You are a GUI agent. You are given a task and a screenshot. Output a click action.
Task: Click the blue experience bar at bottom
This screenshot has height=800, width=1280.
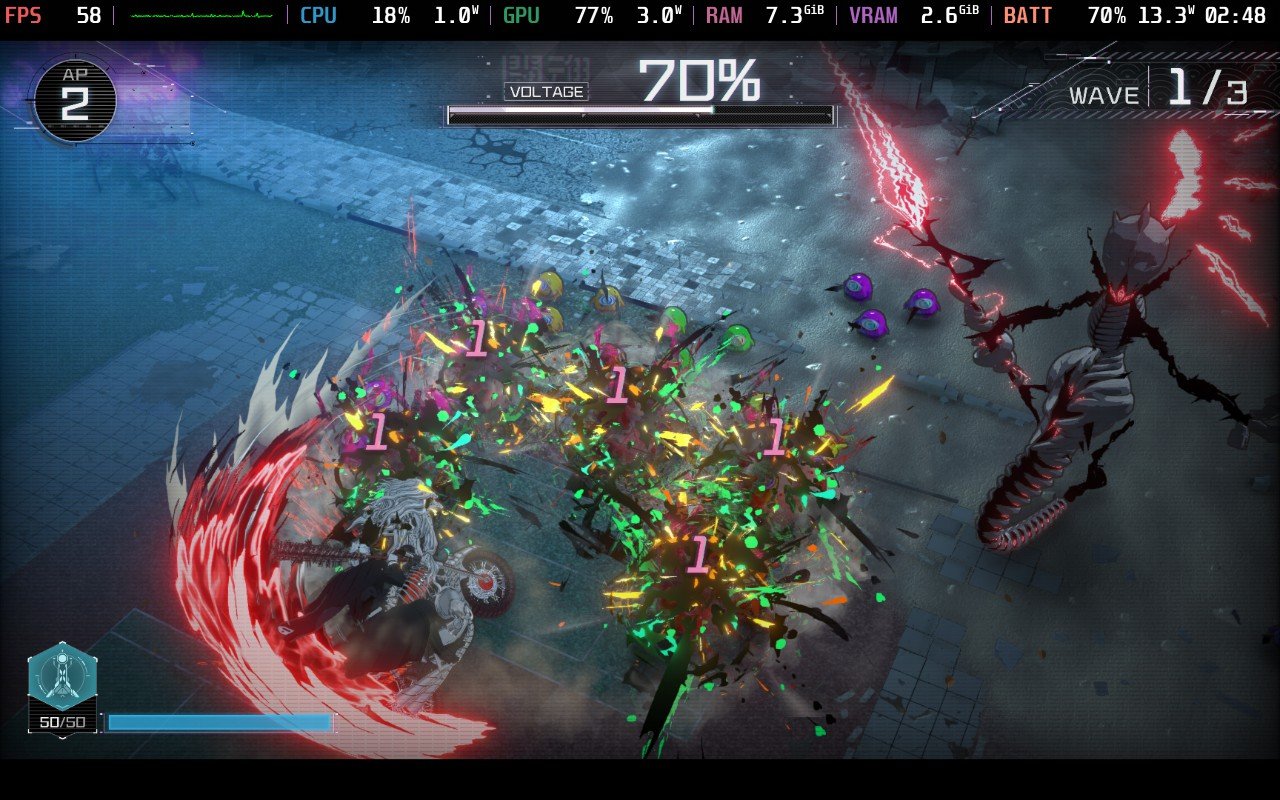coord(220,723)
